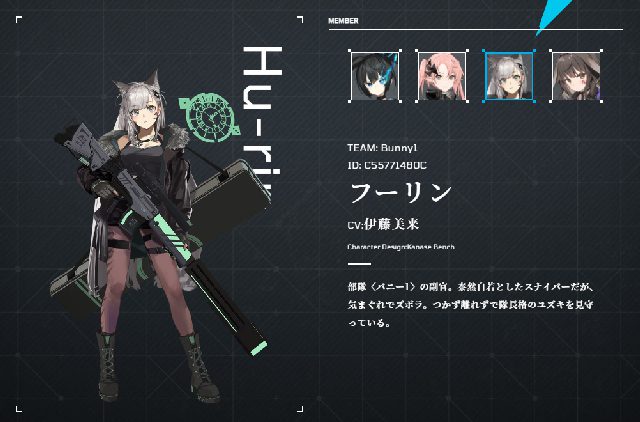This screenshot has height=422, width=640.
Task: Choose the pink twin-tail member portrait
Action: click(x=442, y=76)
